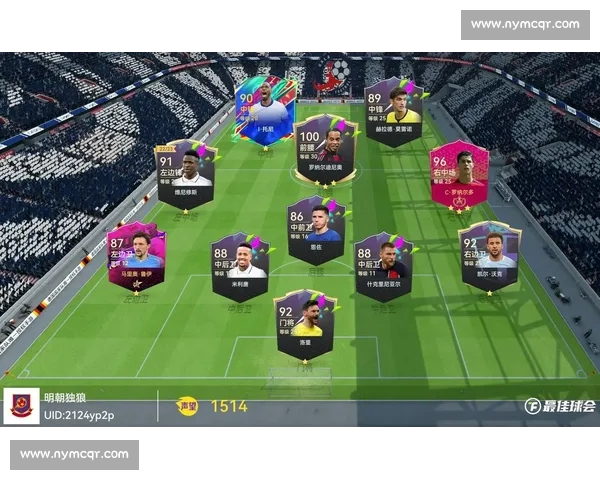Open the club crest profile avatar
Image resolution: width=600 pixels, height=480 pixels.
coord(21,407)
